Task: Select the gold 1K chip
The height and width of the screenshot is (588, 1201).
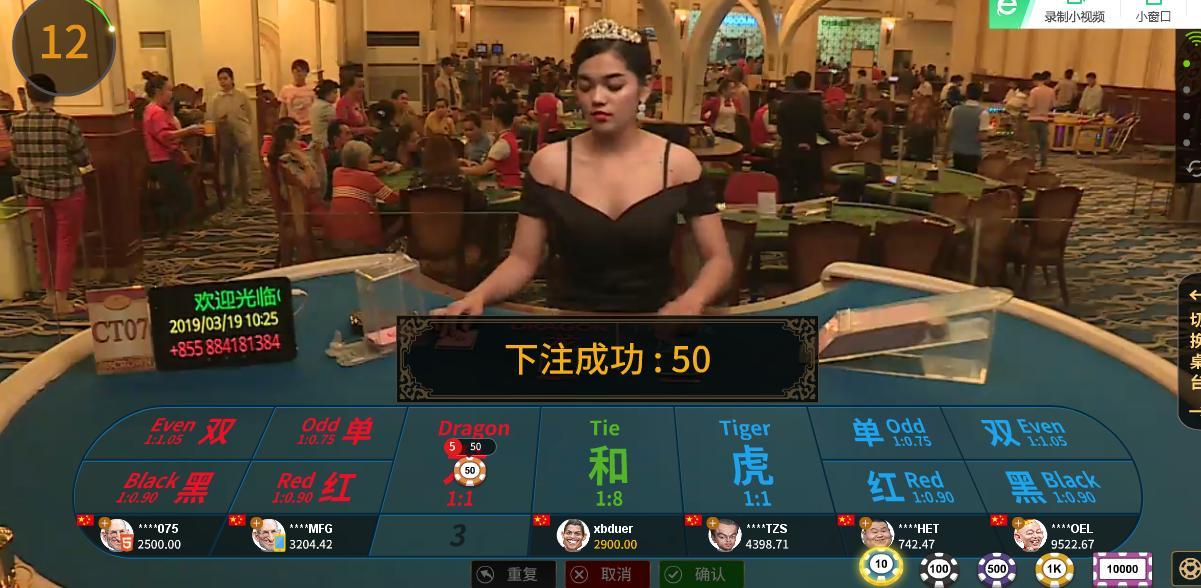Action: pyautogui.click(x=1054, y=570)
